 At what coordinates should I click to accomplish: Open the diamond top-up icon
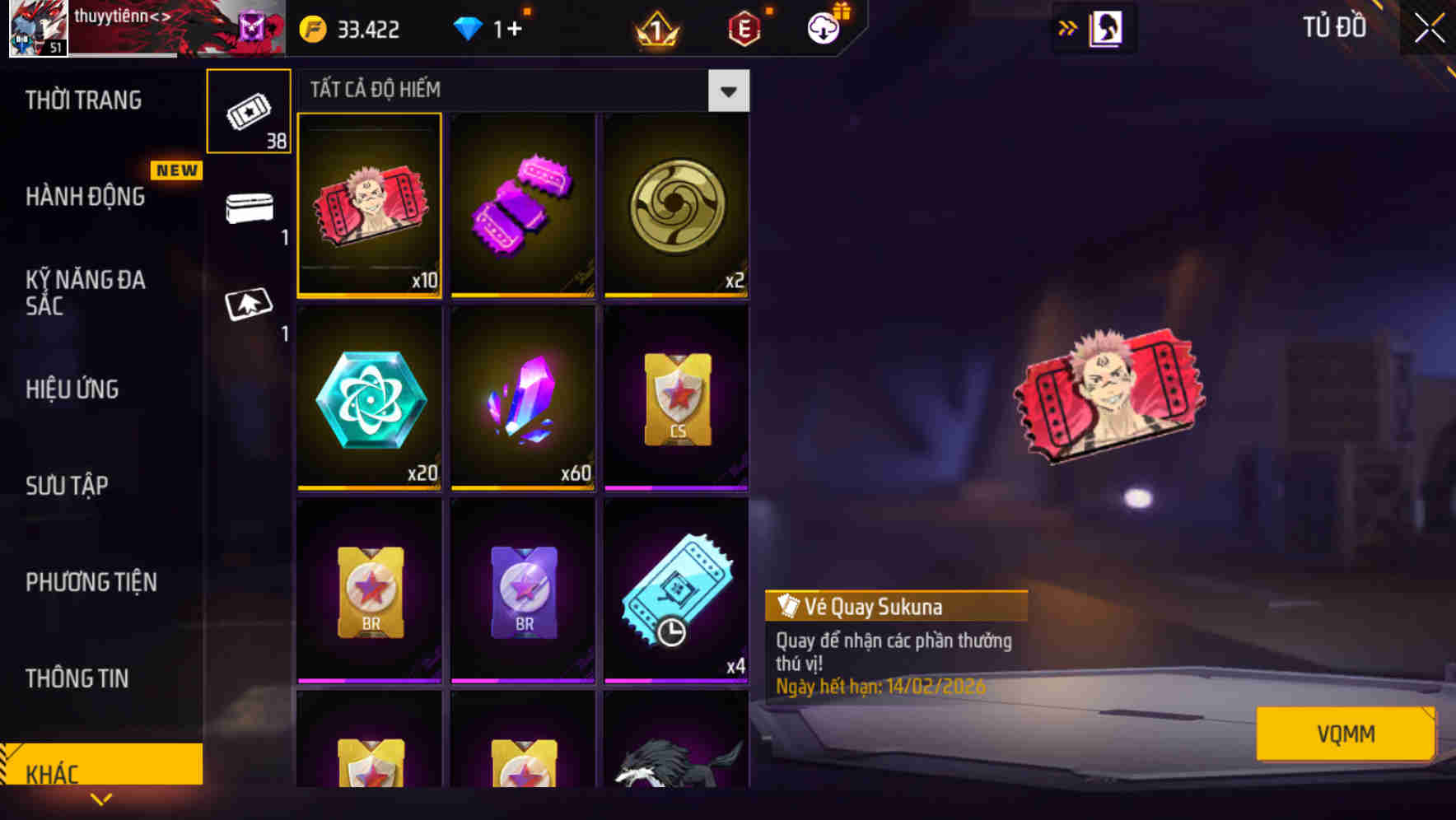coord(469,27)
